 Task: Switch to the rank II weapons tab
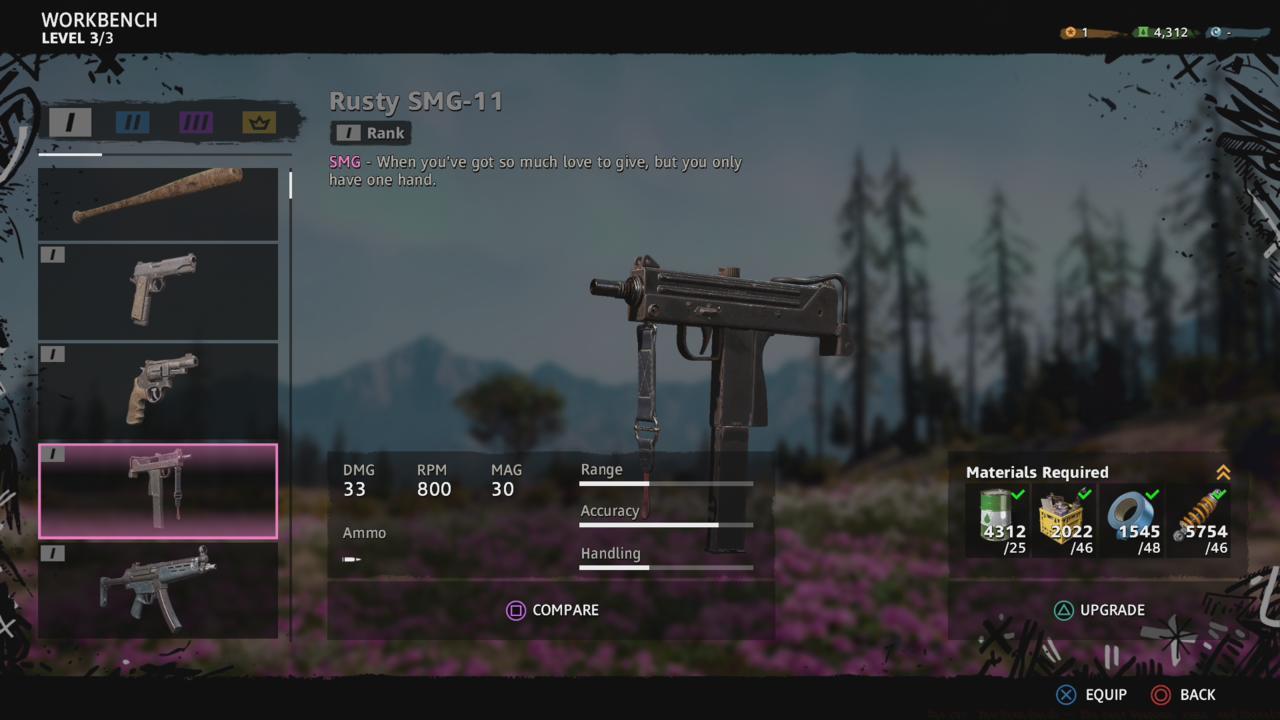click(135, 122)
